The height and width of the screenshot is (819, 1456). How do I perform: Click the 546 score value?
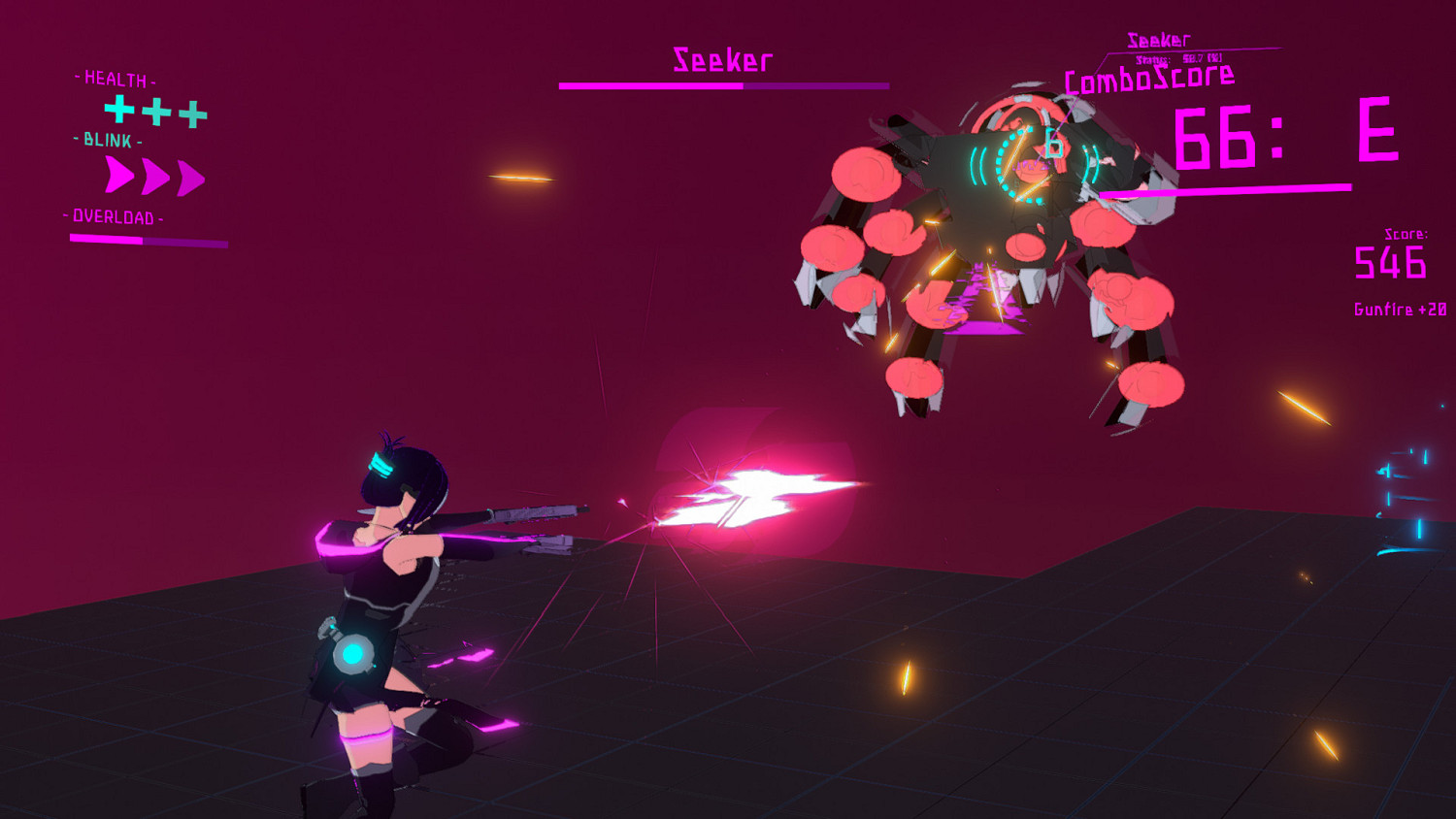[1390, 263]
